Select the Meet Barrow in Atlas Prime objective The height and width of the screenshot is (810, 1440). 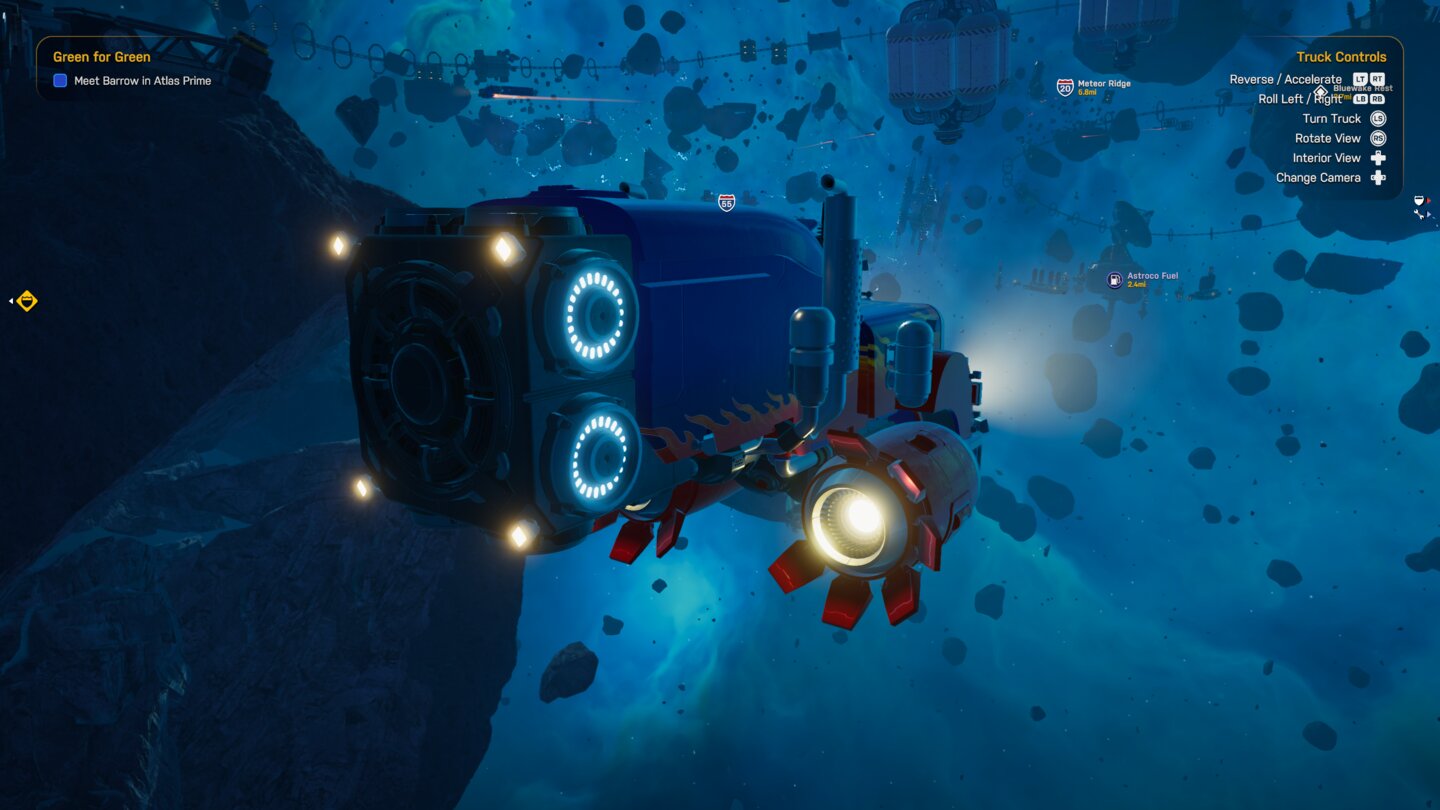pos(142,81)
